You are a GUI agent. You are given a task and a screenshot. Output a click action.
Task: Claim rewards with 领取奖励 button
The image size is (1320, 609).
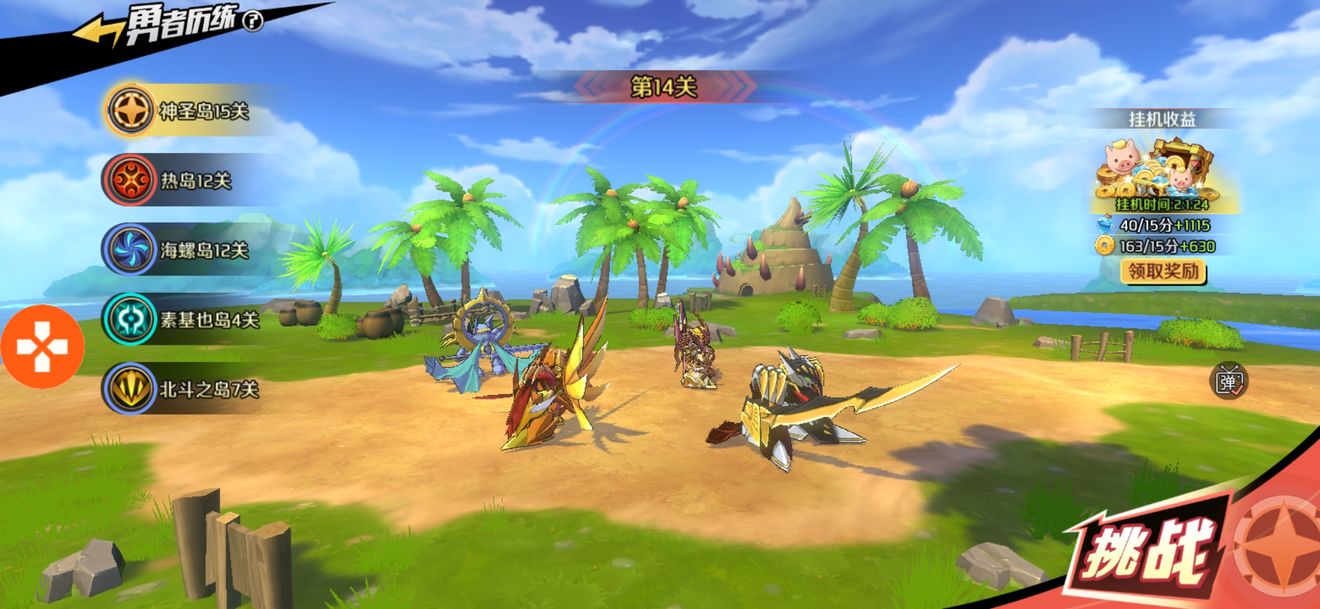tap(1163, 271)
